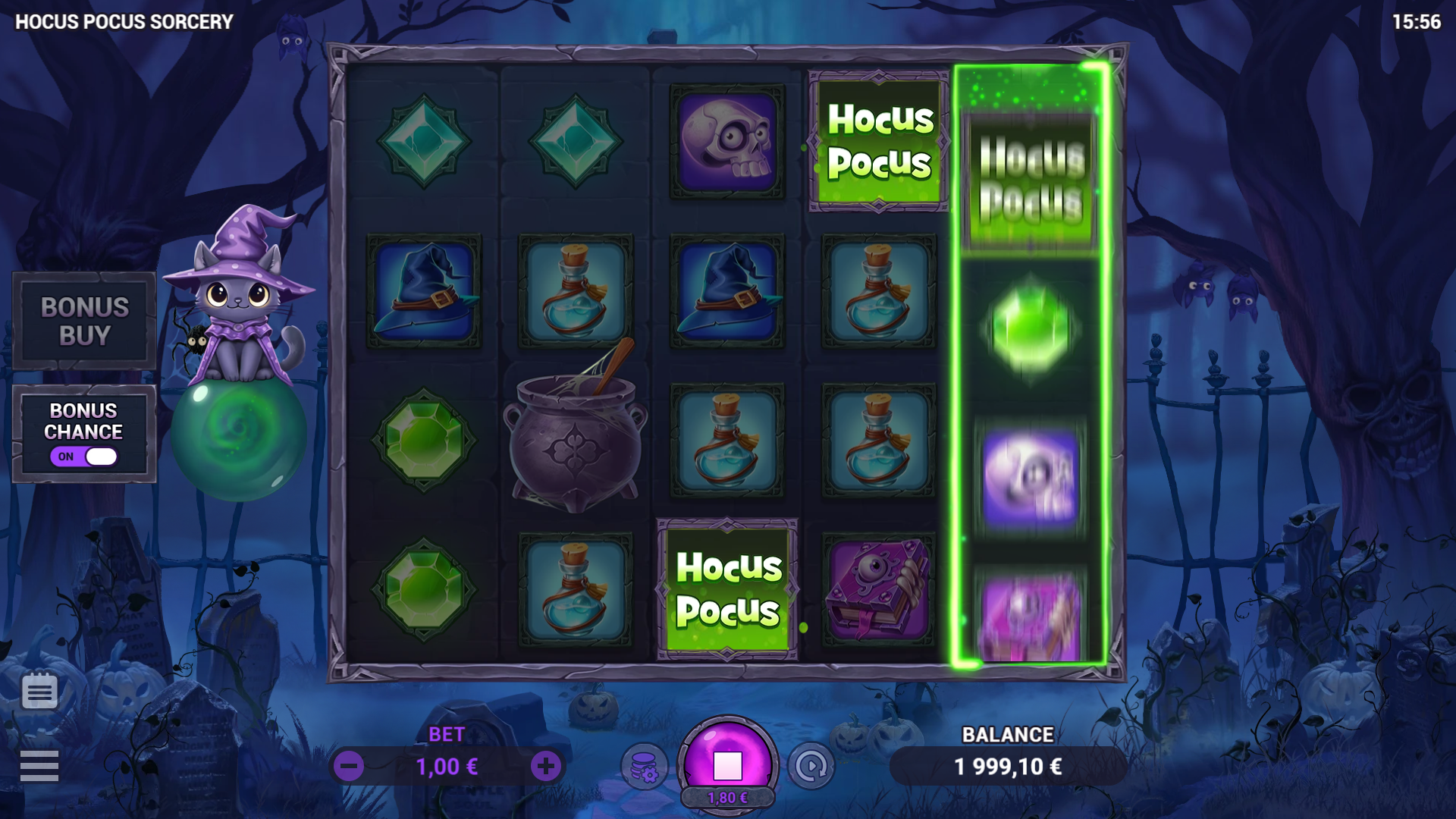1456x819 pixels.
Task: Toggle the Bonus Chance switch
Action: (x=84, y=457)
